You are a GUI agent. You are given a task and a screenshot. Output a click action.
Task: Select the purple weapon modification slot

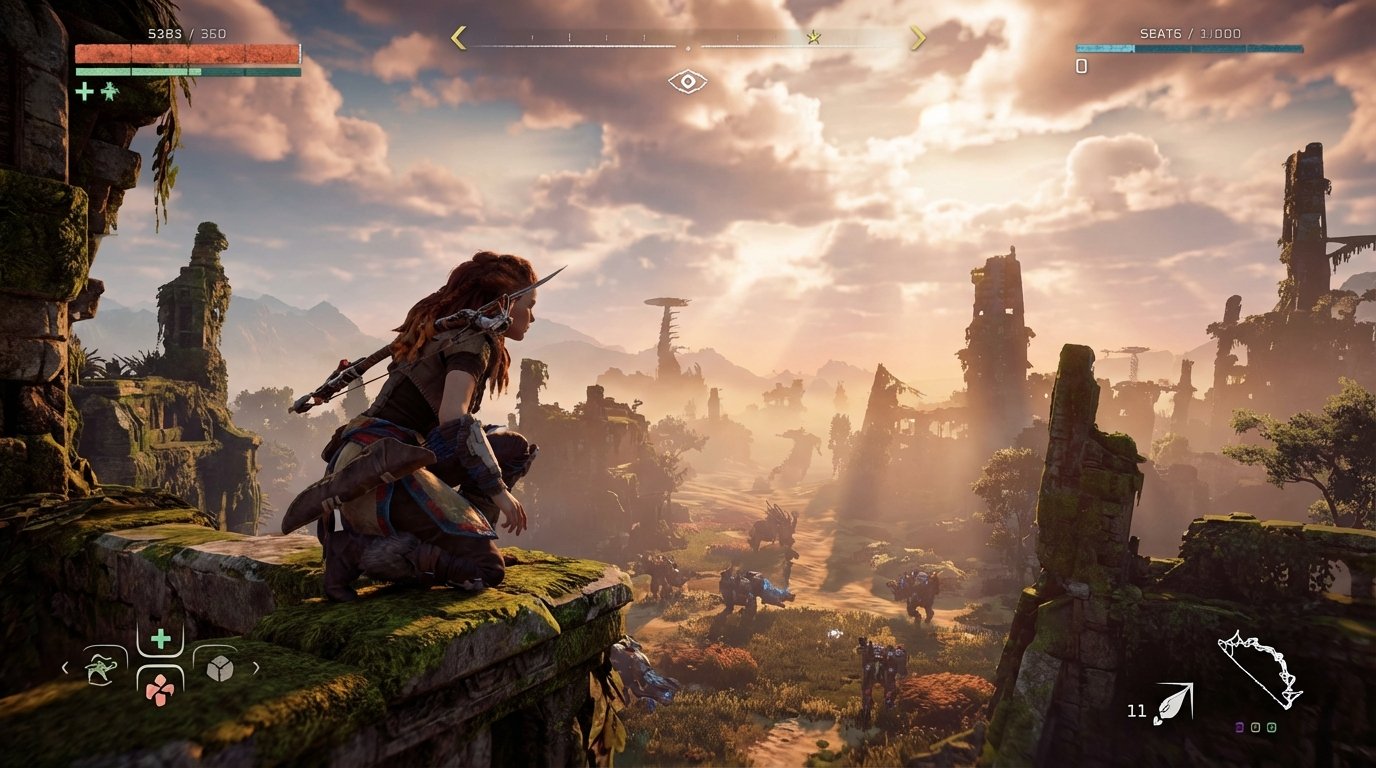point(1242,727)
